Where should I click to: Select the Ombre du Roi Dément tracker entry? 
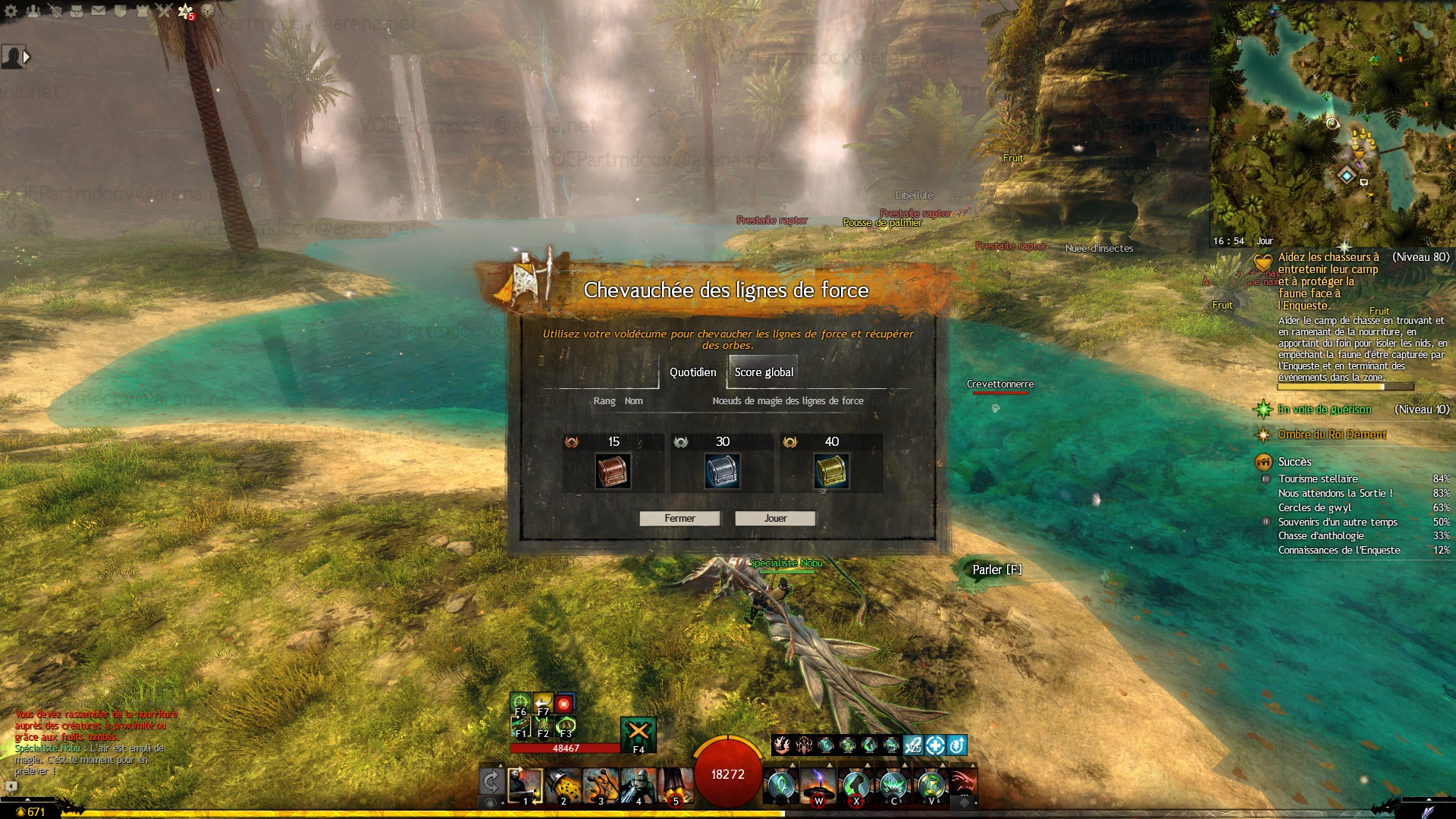coord(1332,435)
